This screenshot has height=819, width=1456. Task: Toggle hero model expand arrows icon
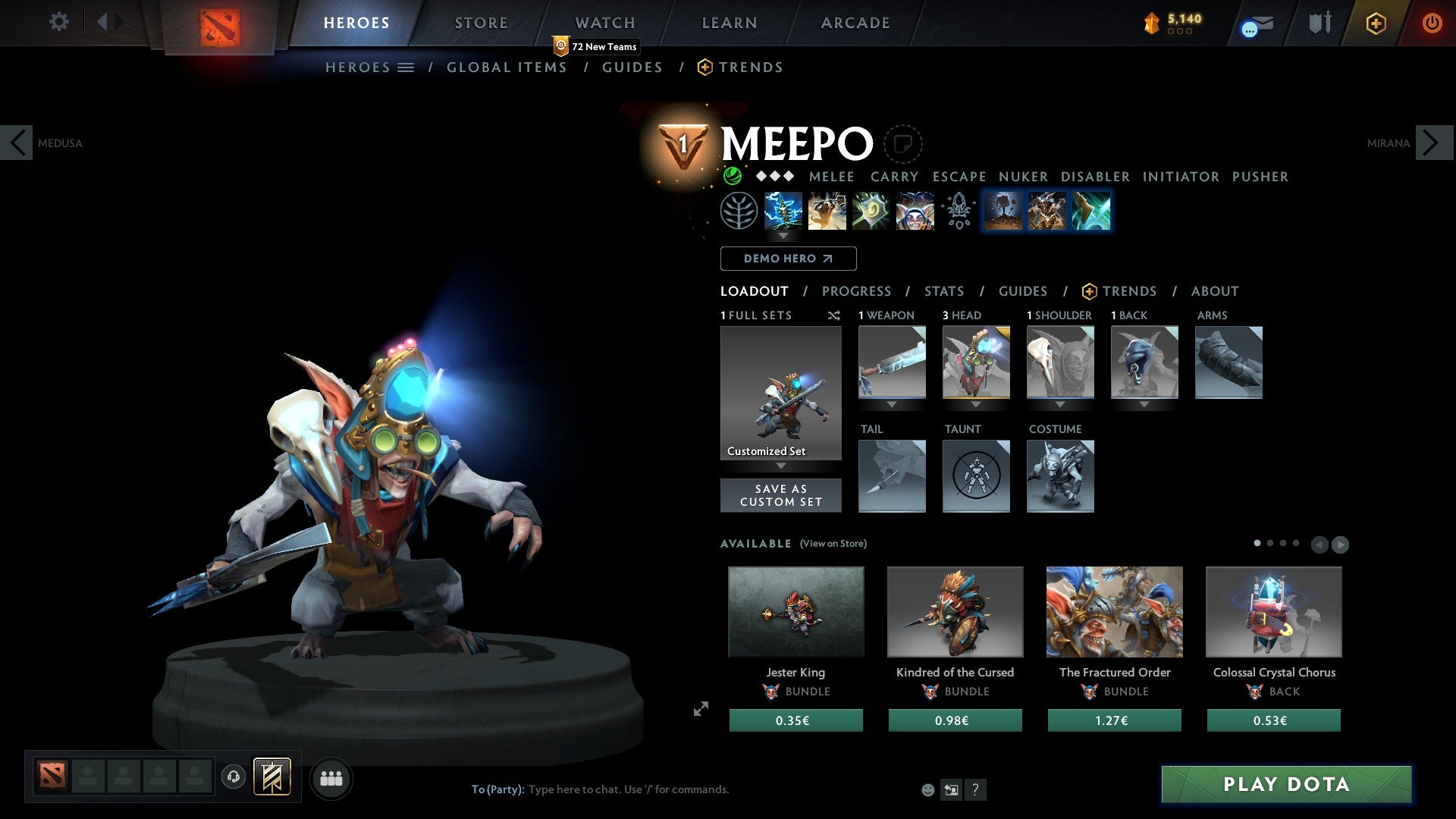[x=701, y=708]
